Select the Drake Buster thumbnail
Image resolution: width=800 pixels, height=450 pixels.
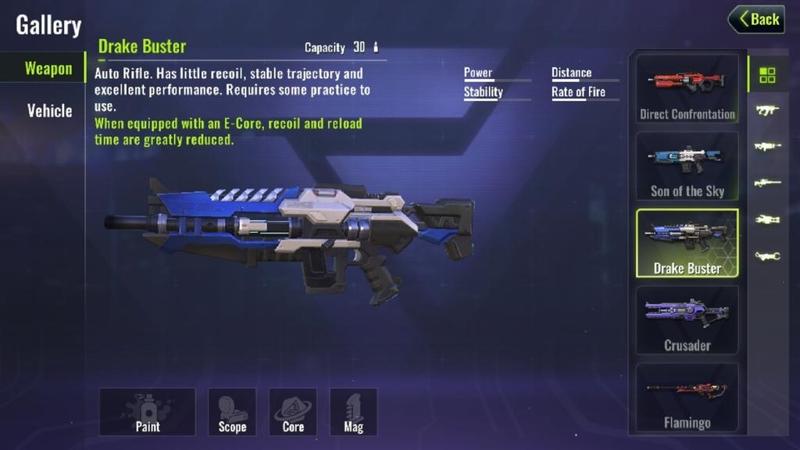[x=687, y=242]
